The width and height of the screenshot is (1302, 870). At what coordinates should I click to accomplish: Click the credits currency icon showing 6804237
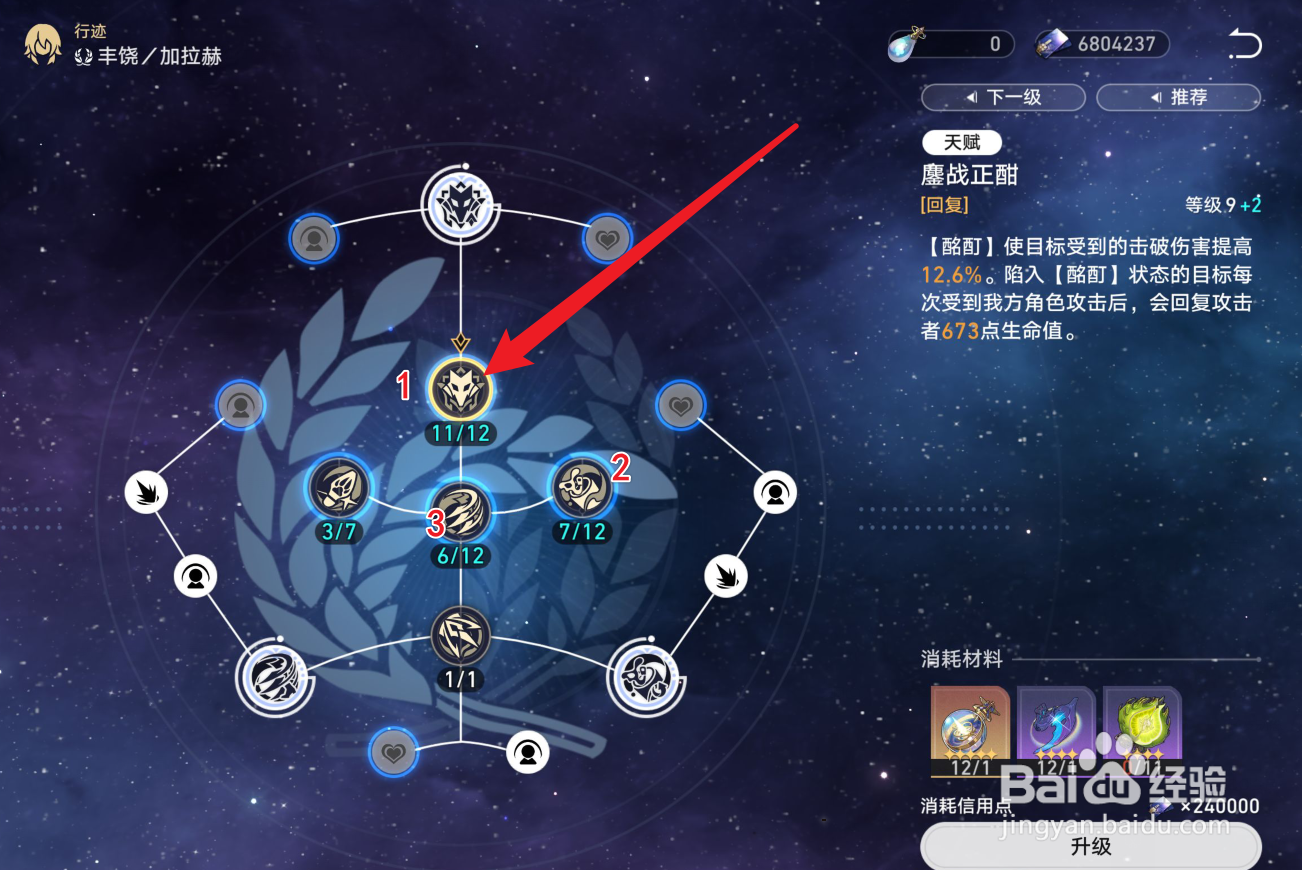click(x=1049, y=43)
